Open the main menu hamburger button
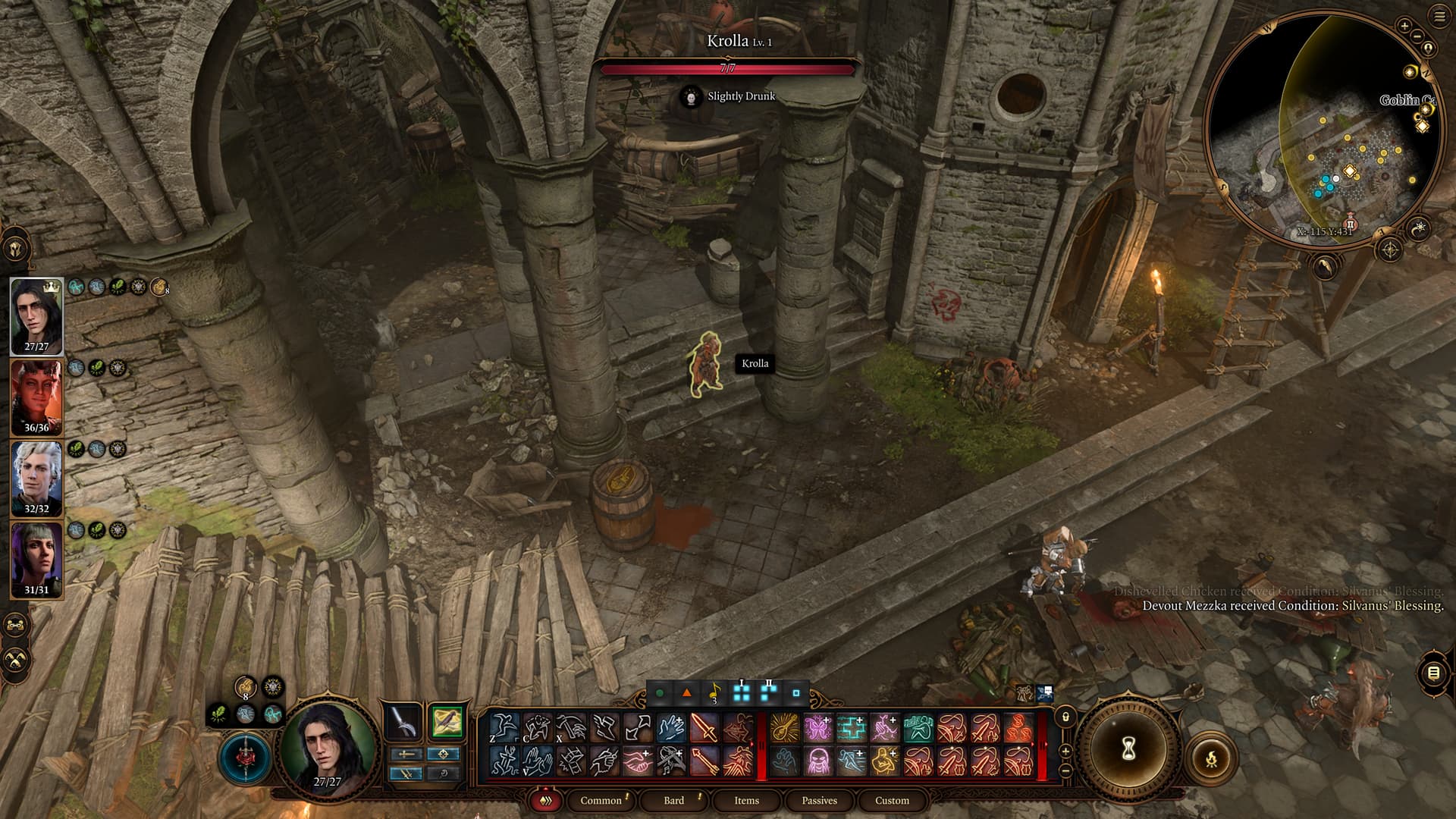 [x=1440, y=17]
